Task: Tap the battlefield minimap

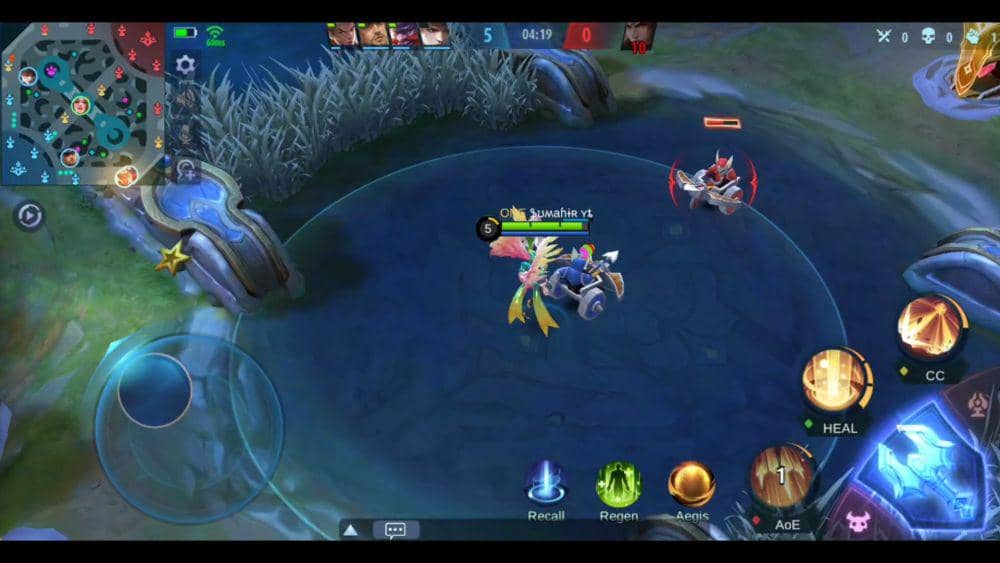Action: pyautogui.click(x=82, y=102)
